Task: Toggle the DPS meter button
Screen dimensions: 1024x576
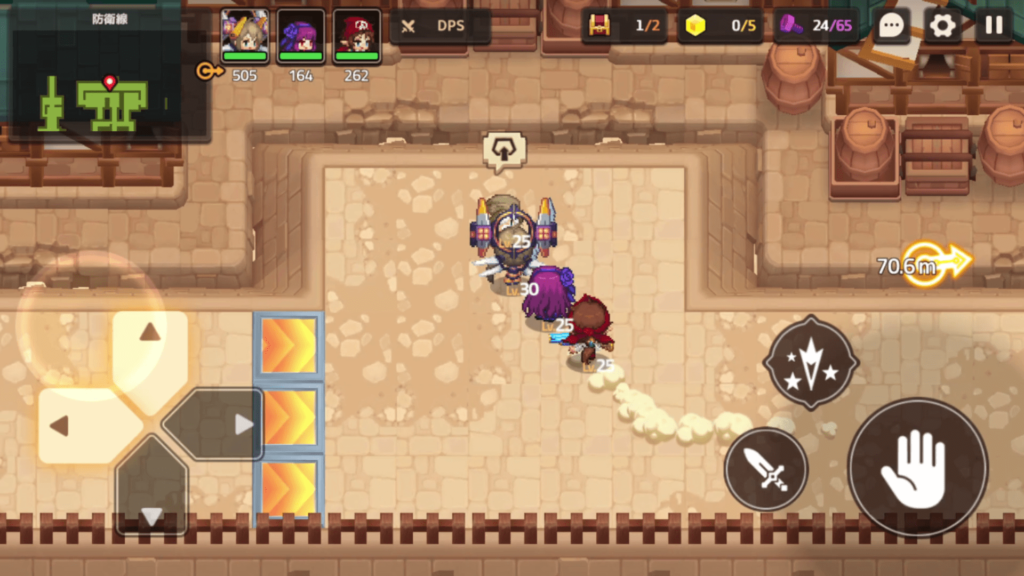Action: (439, 26)
